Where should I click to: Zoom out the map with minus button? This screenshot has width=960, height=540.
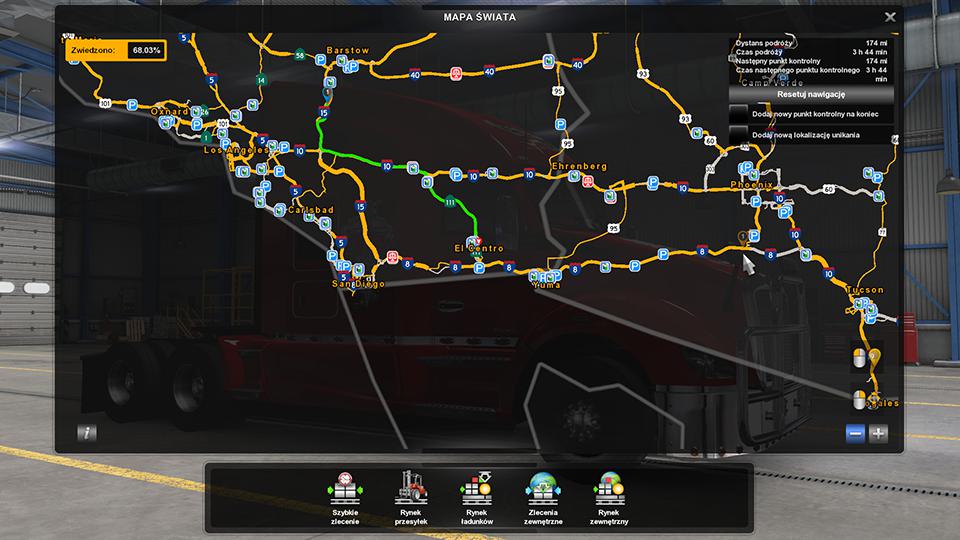tap(855, 433)
